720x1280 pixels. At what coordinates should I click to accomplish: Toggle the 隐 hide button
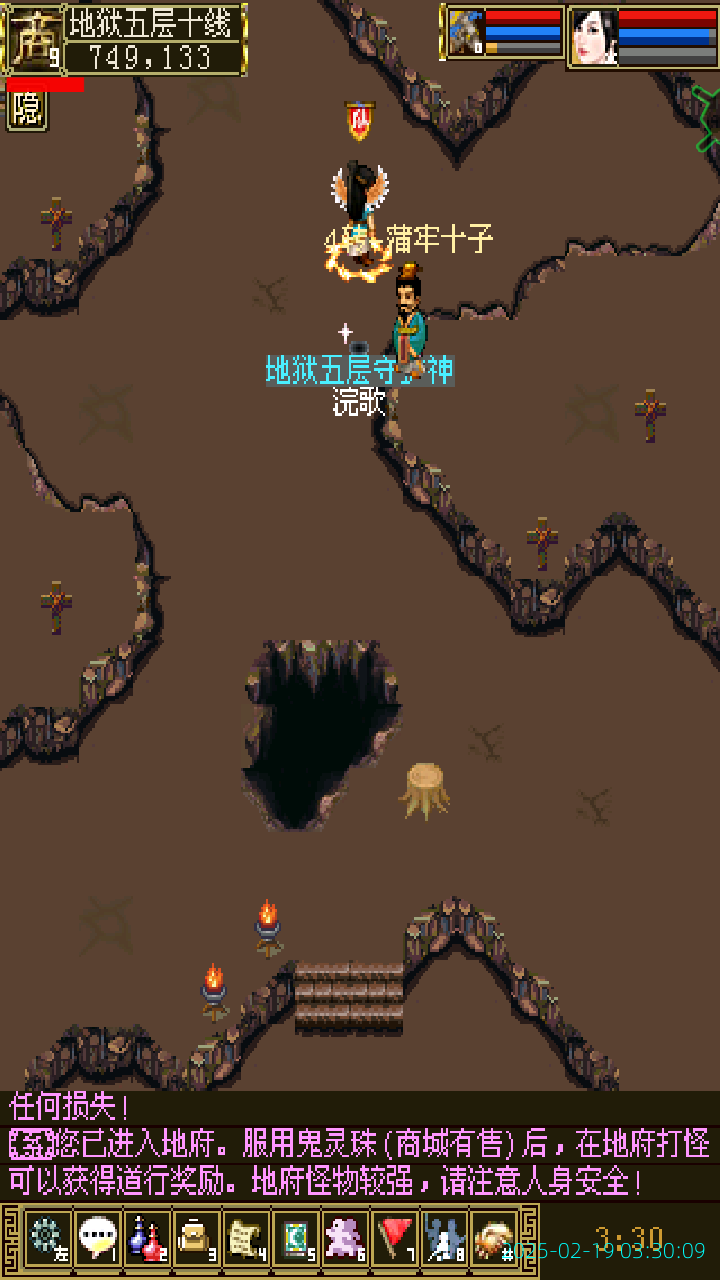(x=27, y=110)
